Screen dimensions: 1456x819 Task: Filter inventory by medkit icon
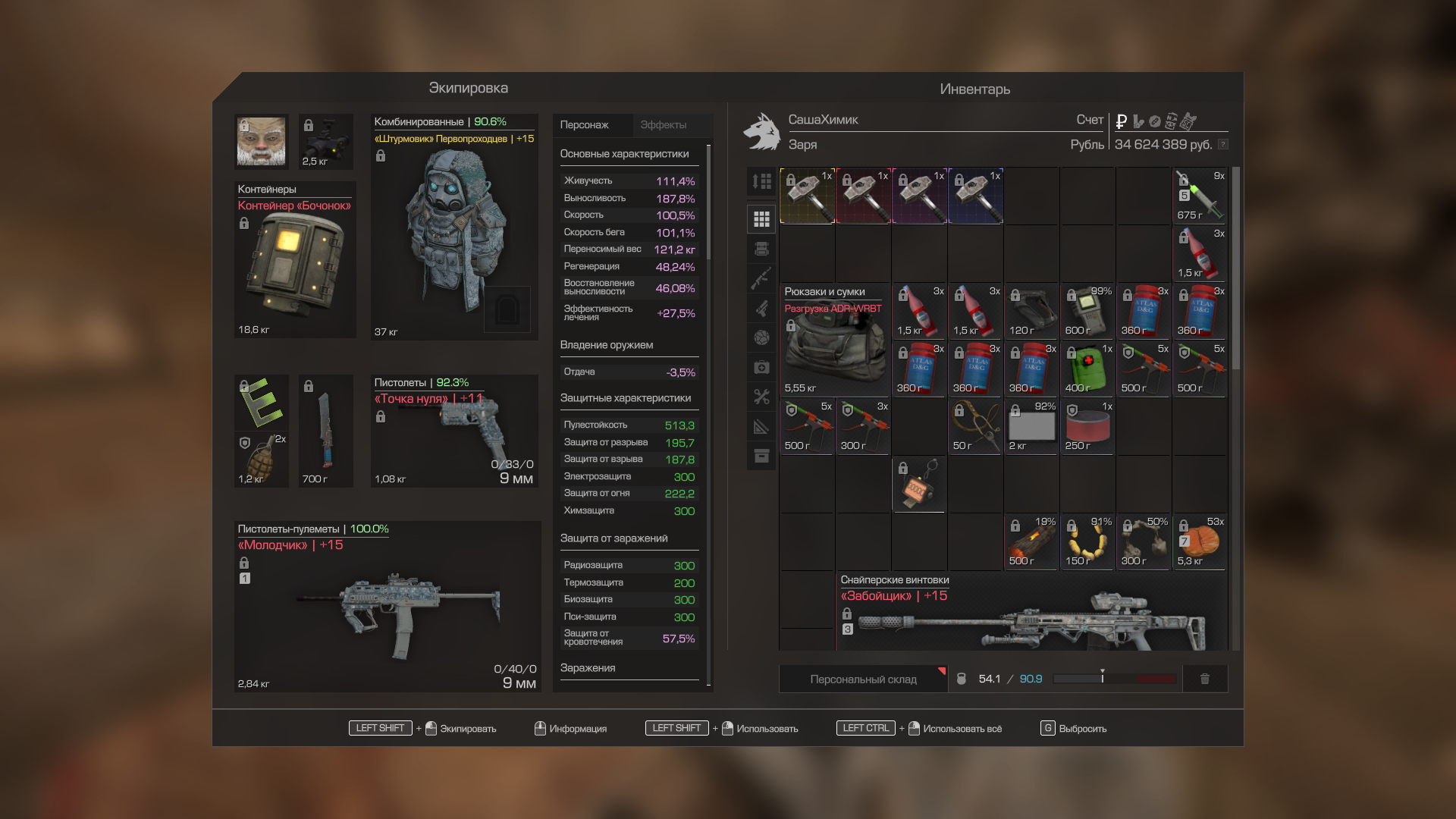pos(761,368)
